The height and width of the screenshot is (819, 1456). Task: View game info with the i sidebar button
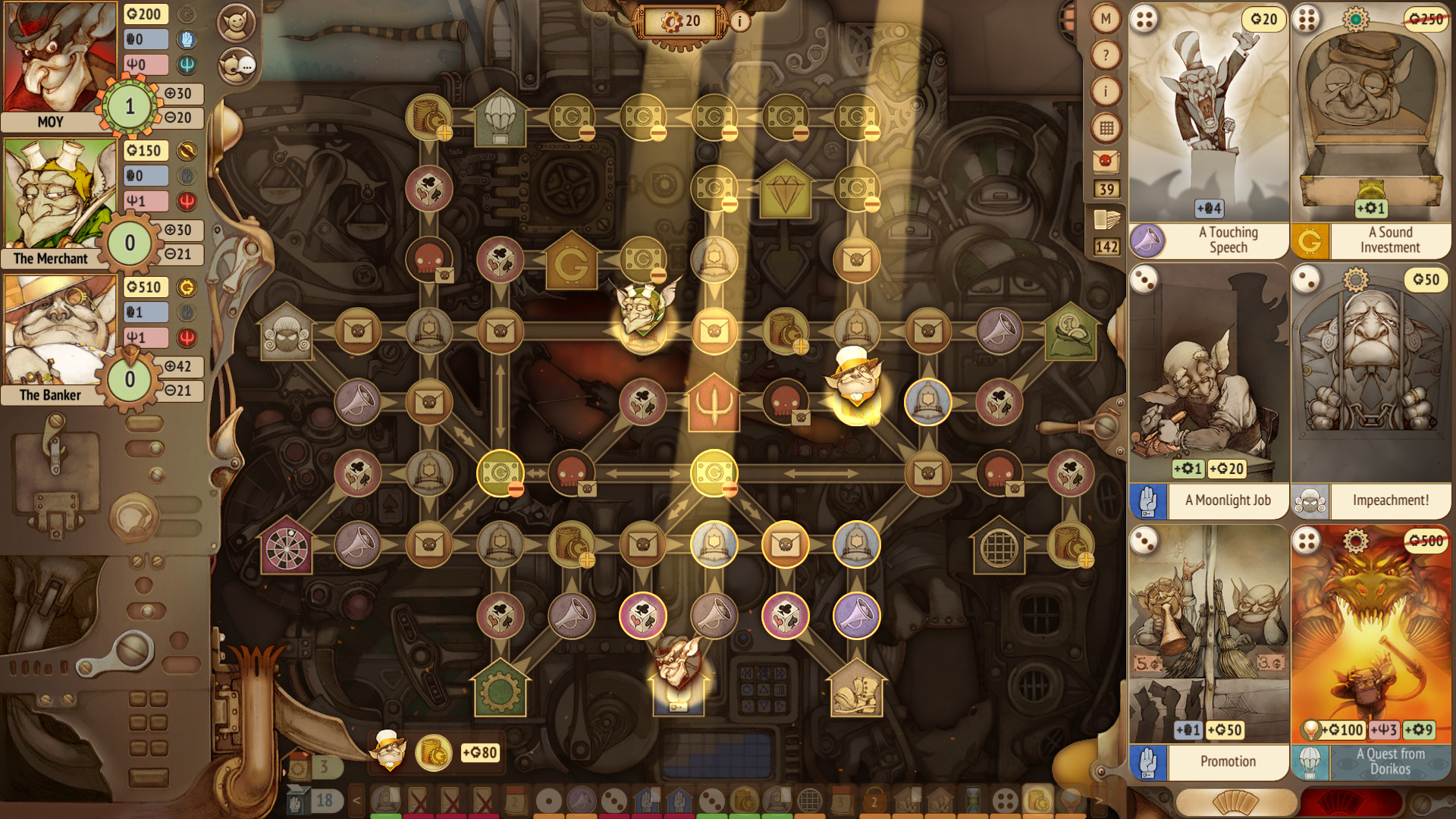(1105, 91)
